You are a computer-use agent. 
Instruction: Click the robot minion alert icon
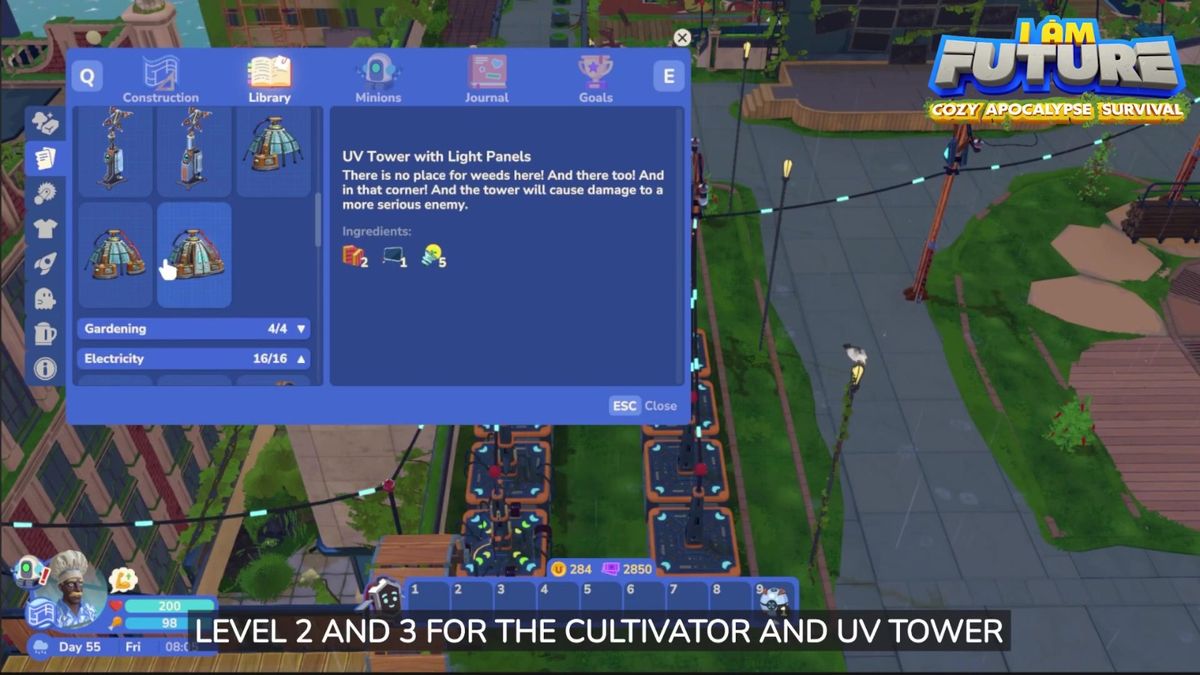26,571
